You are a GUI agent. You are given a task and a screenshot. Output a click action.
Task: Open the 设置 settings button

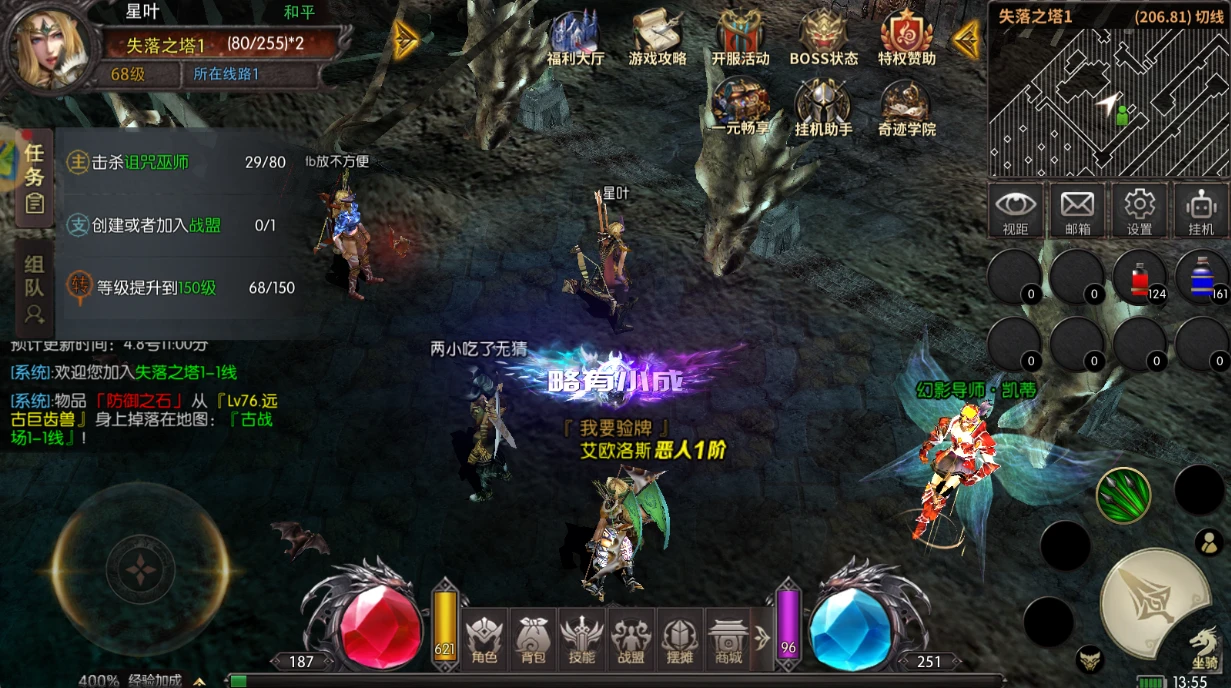1139,209
